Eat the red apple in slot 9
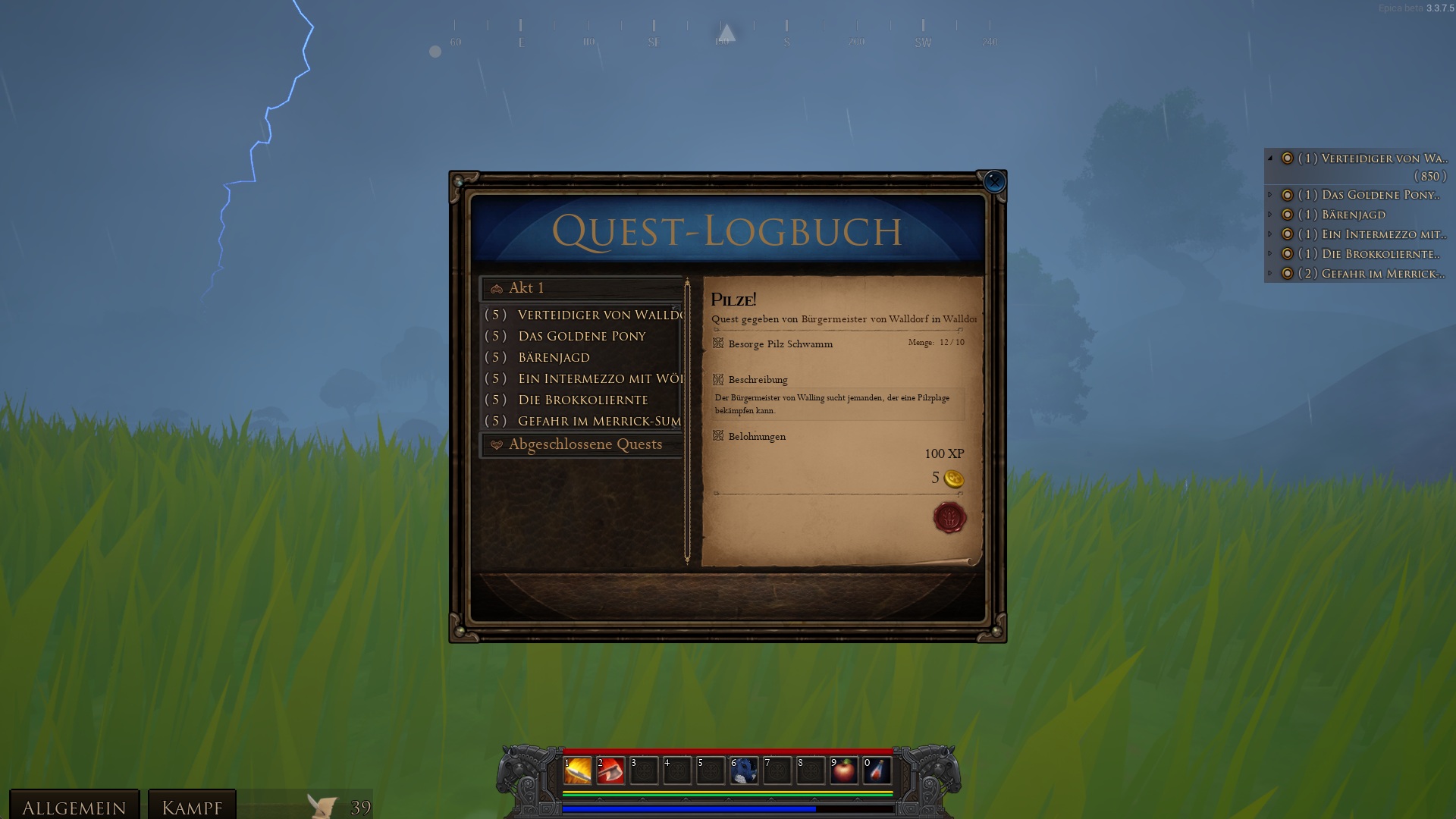This screenshot has width=1456, height=819. point(844,770)
